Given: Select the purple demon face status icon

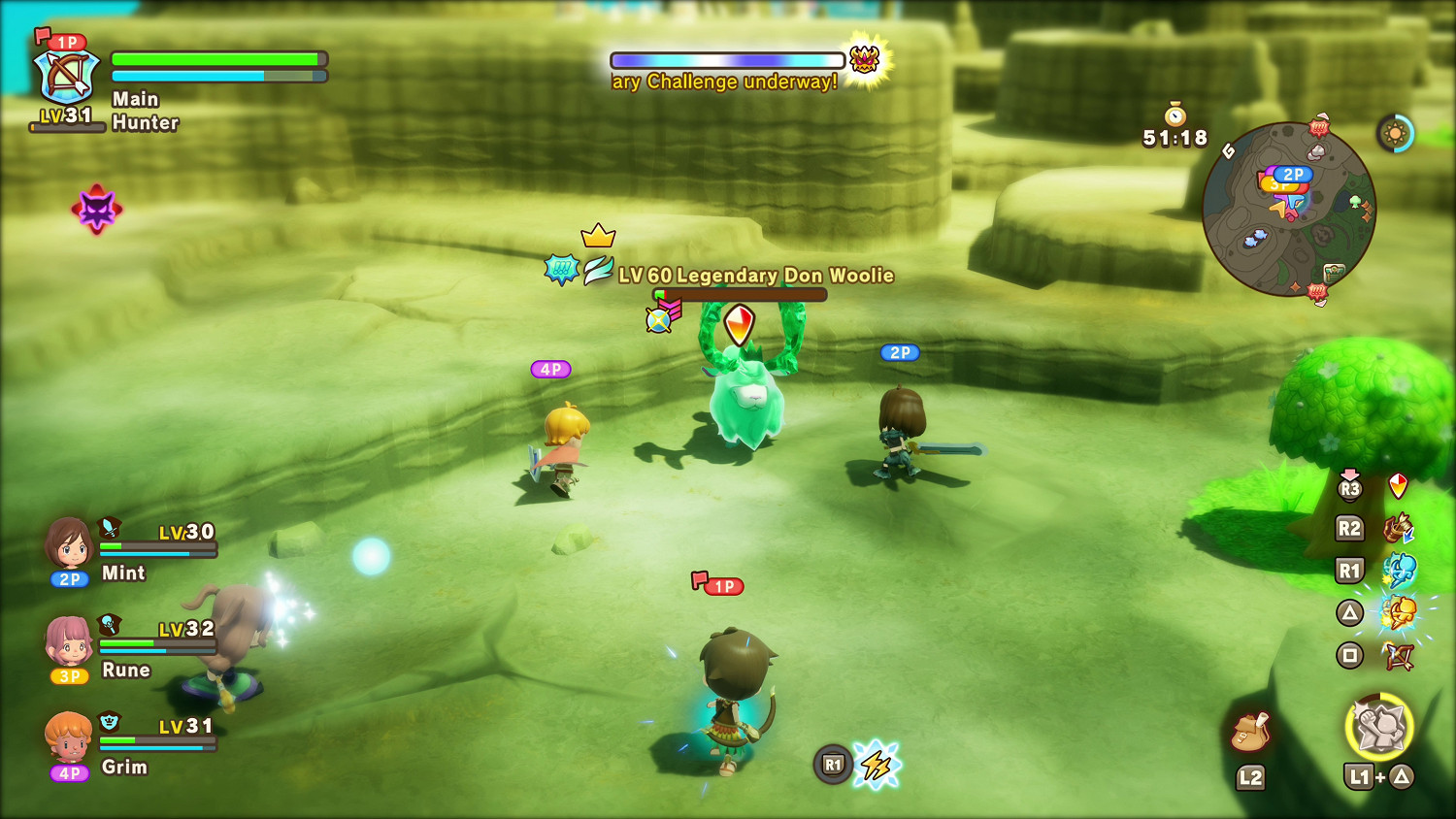Looking at the screenshot, I should [x=97, y=209].
